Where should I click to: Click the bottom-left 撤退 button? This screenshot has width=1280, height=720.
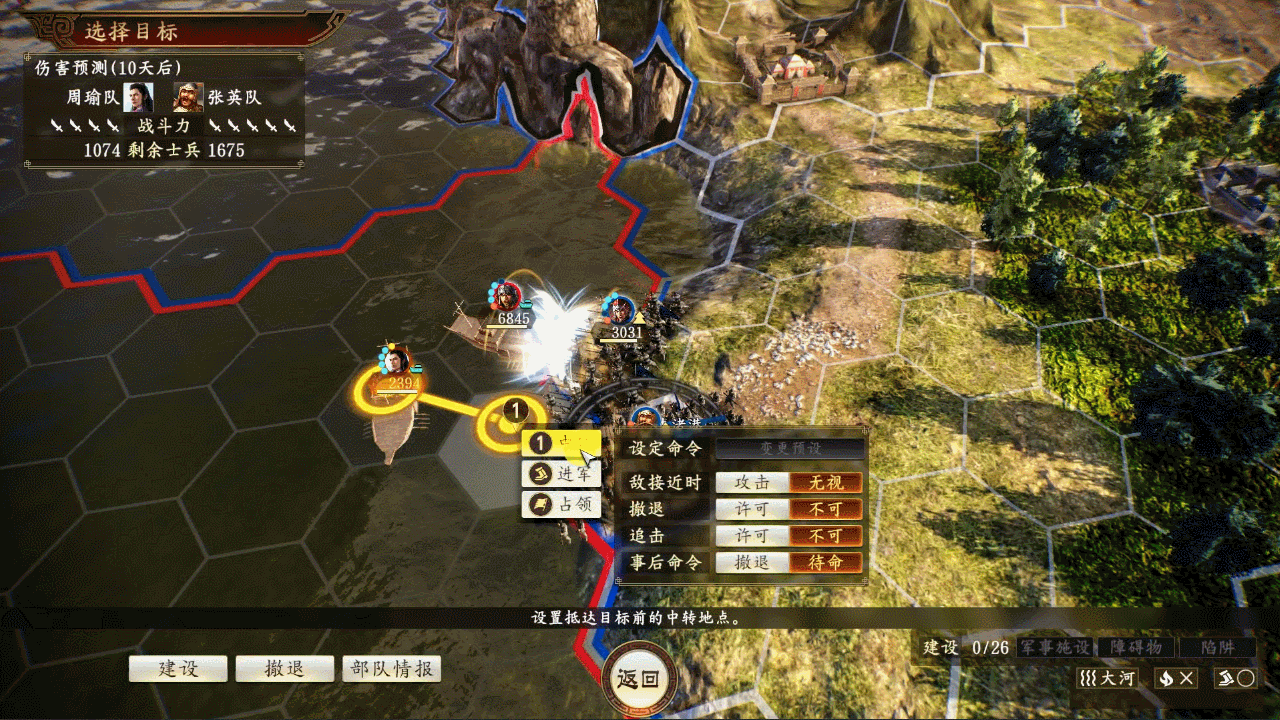285,669
